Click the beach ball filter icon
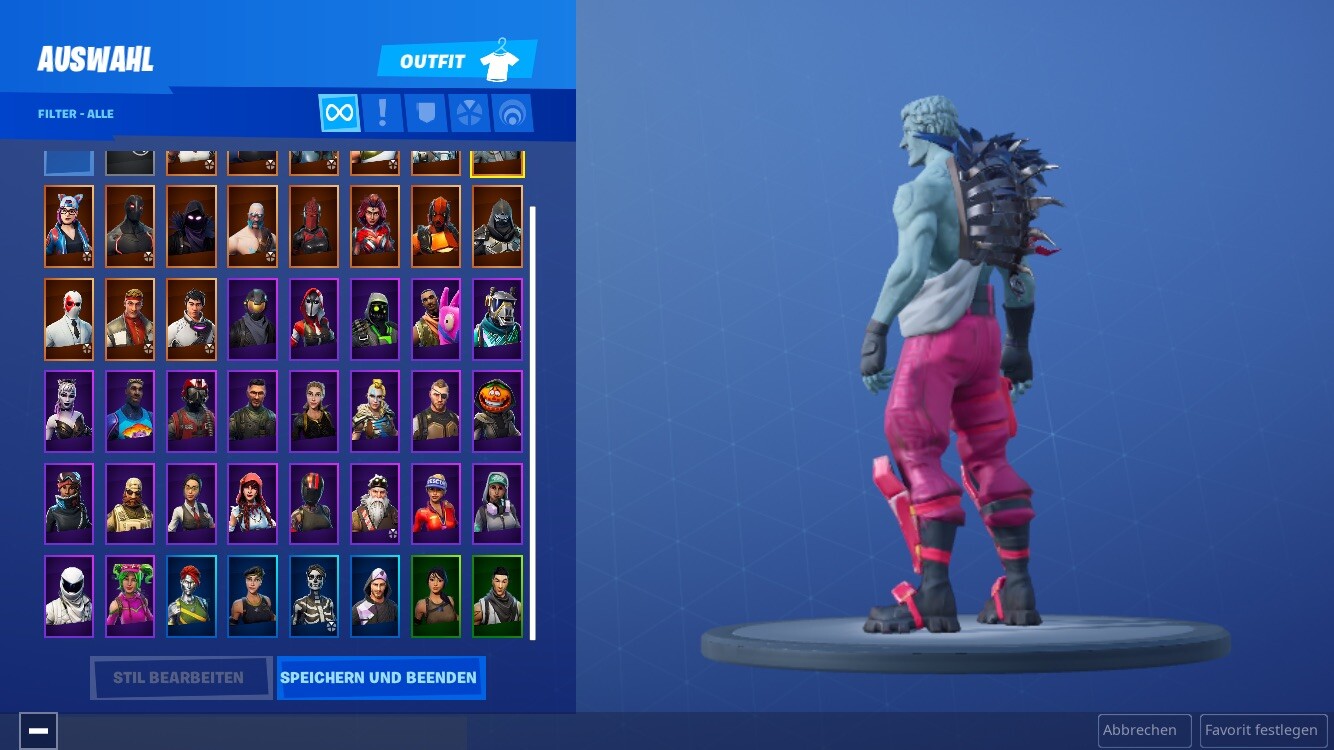Image resolution: width=1334 pixels, height=750 pixels. (x=470, y=112)
